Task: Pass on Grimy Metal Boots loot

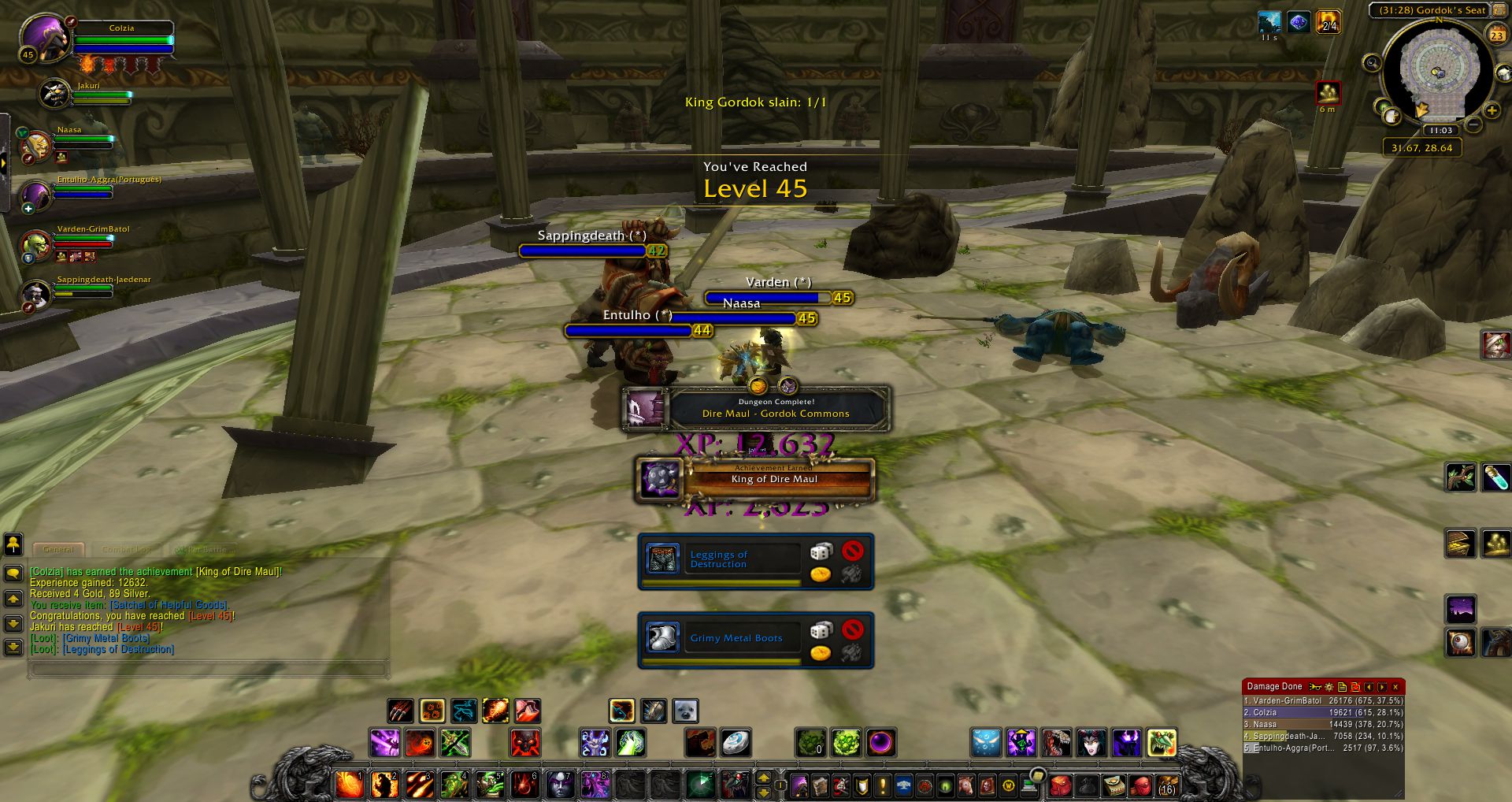Action: click(852, 629)
